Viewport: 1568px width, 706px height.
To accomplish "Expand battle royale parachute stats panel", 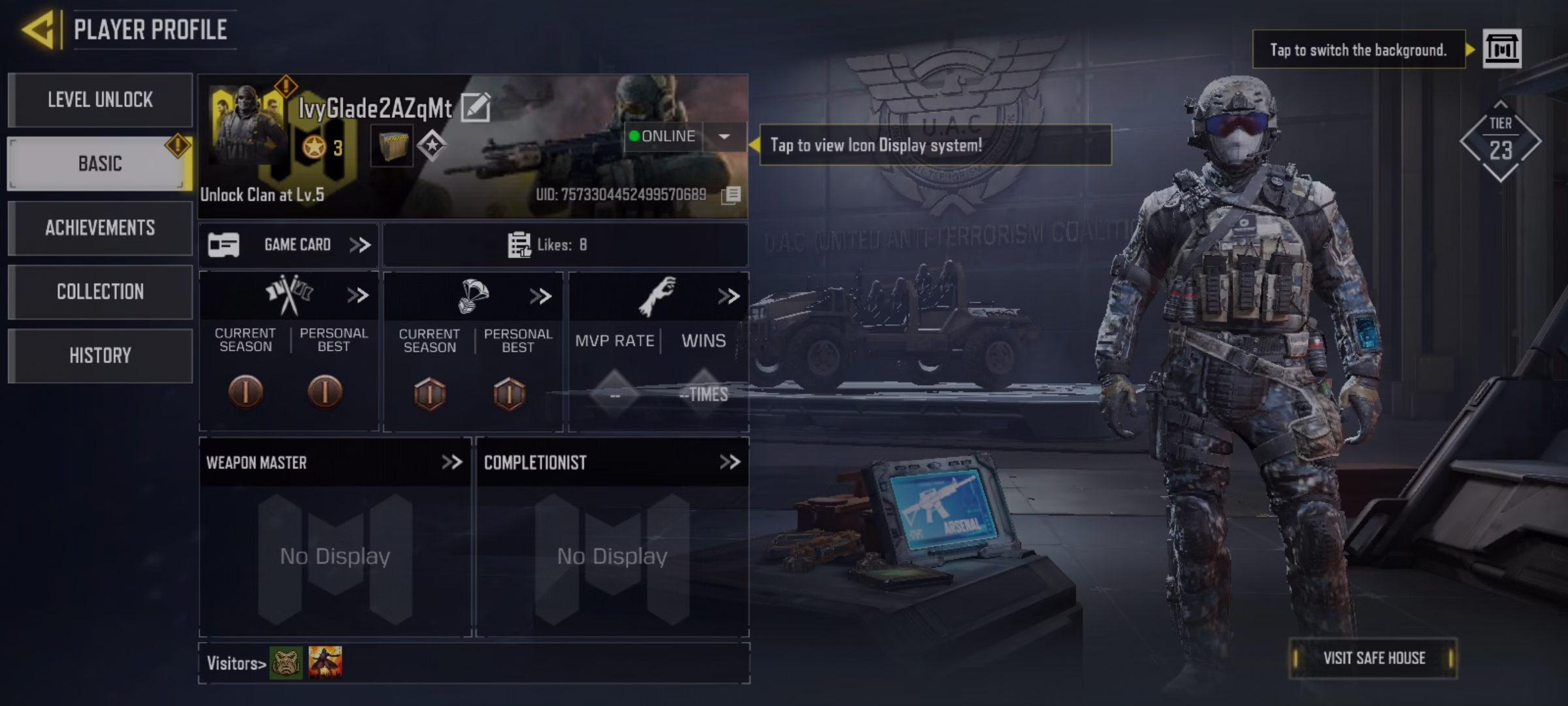I will [x=540, y=297].
